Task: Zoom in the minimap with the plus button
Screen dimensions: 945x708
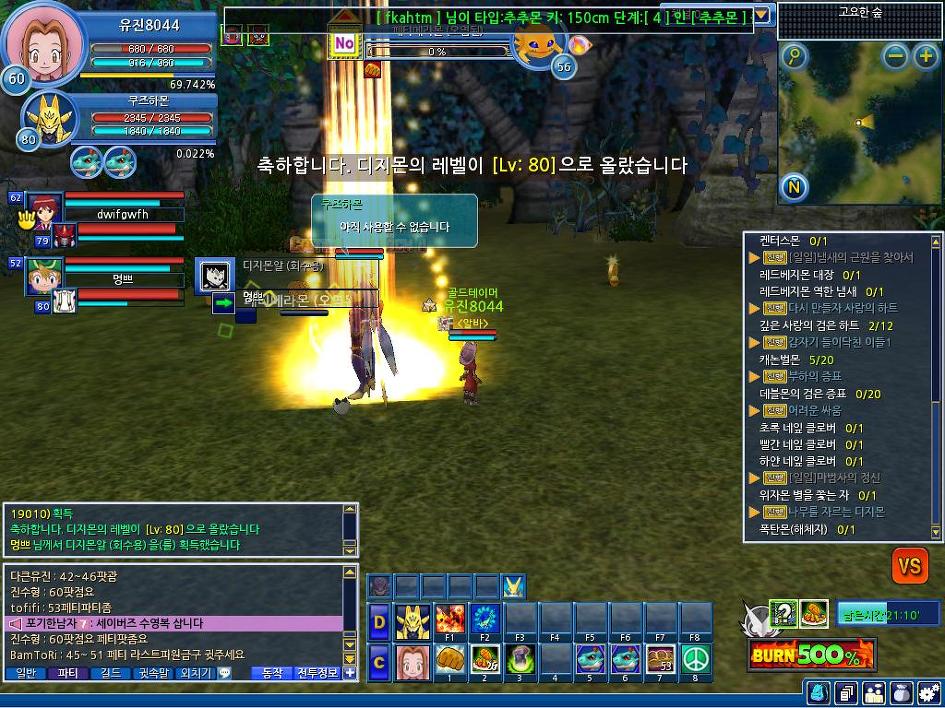Action: (925, 57)
